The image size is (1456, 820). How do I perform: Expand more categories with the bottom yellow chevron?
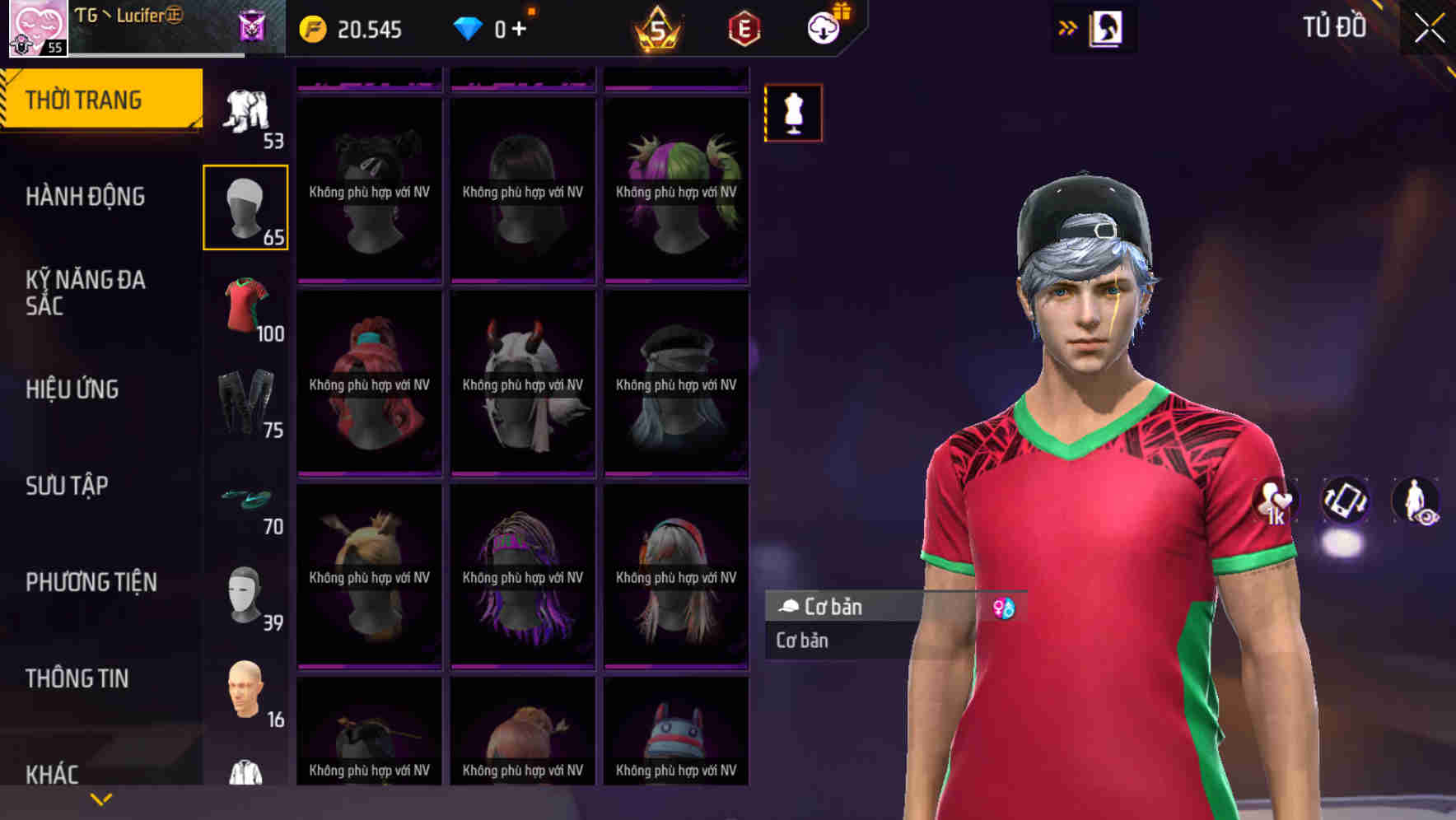101,798
